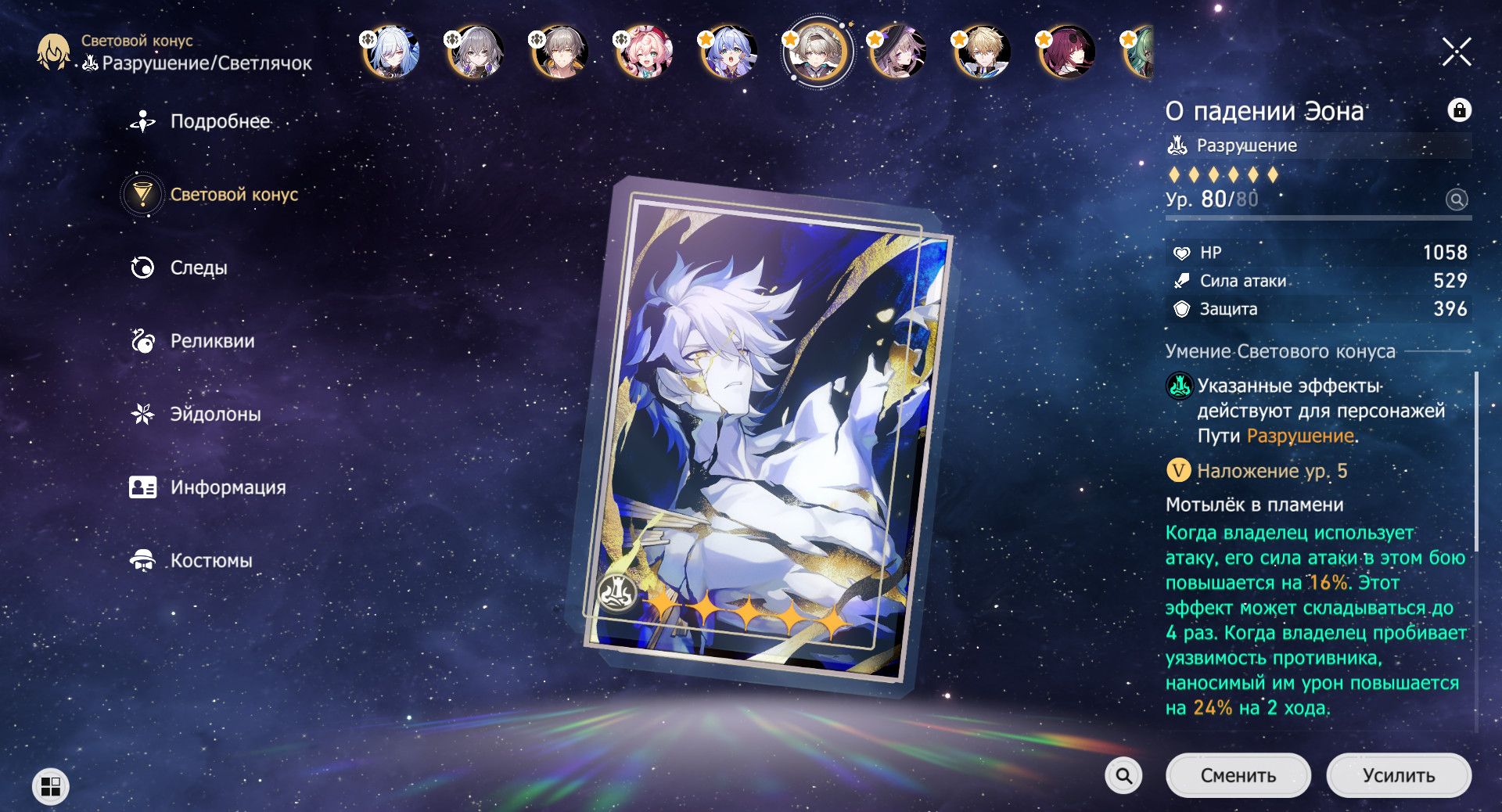Viewport: 1502px width, 812px height.
Task: Click the Эйдолоны eidolons icon
Action: tap(142, 414)
